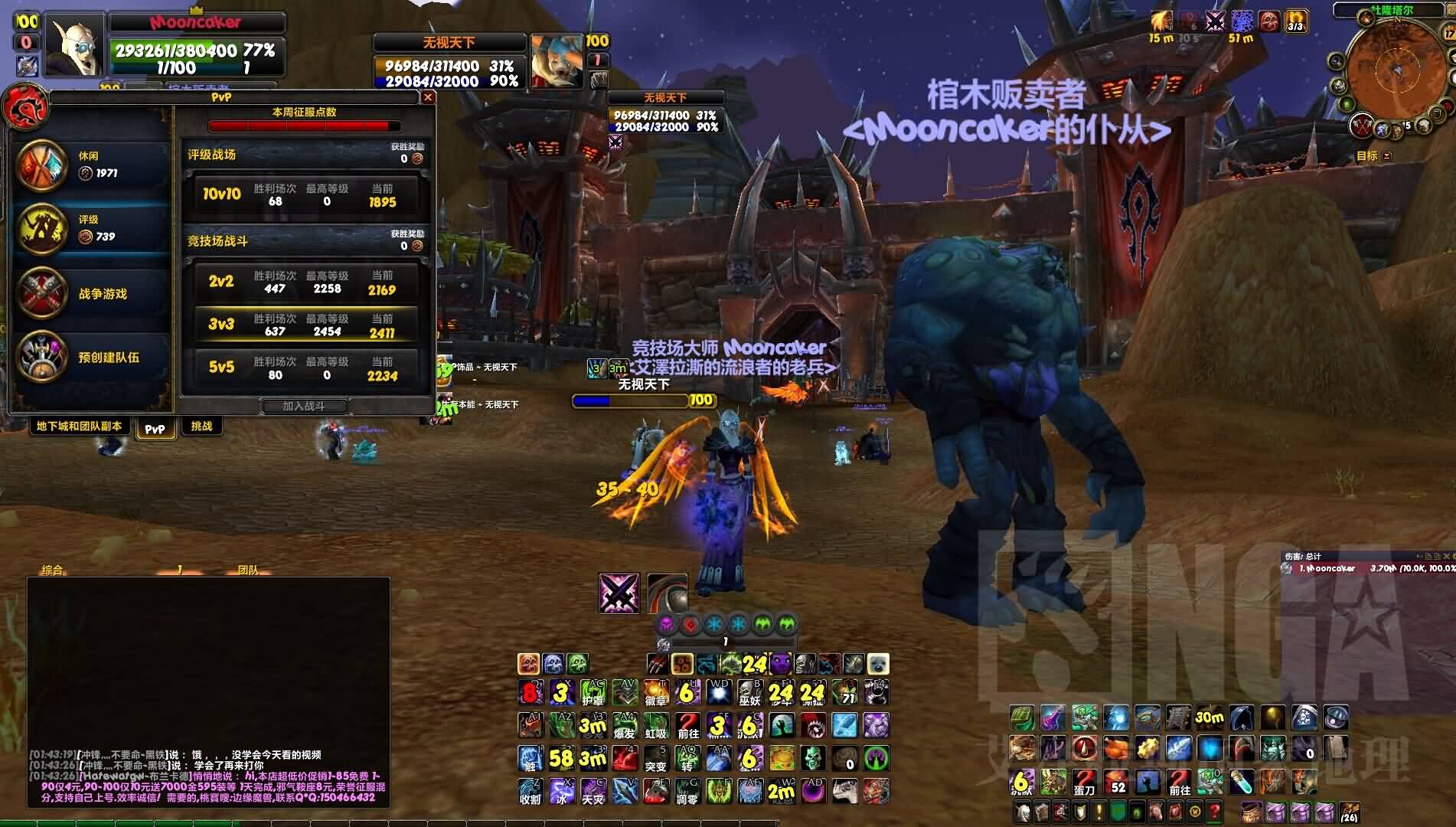
Task: Open the backpack bag slot showing (26)
Action: [1349, 811]
